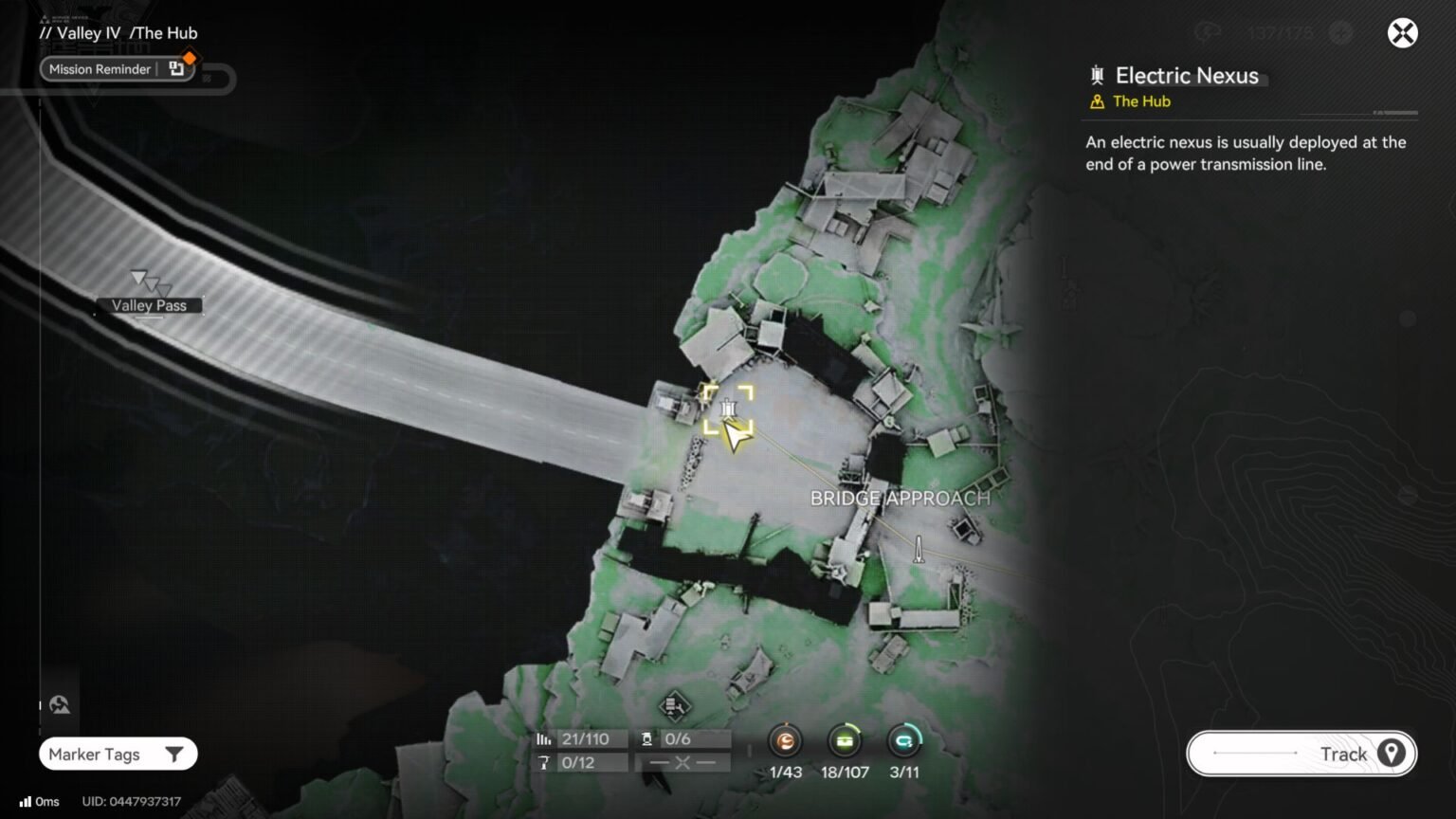Open the Marker Tags filter funnel dropdown
The height and width of the screenshot is (819, 1456).
point(173,754)
